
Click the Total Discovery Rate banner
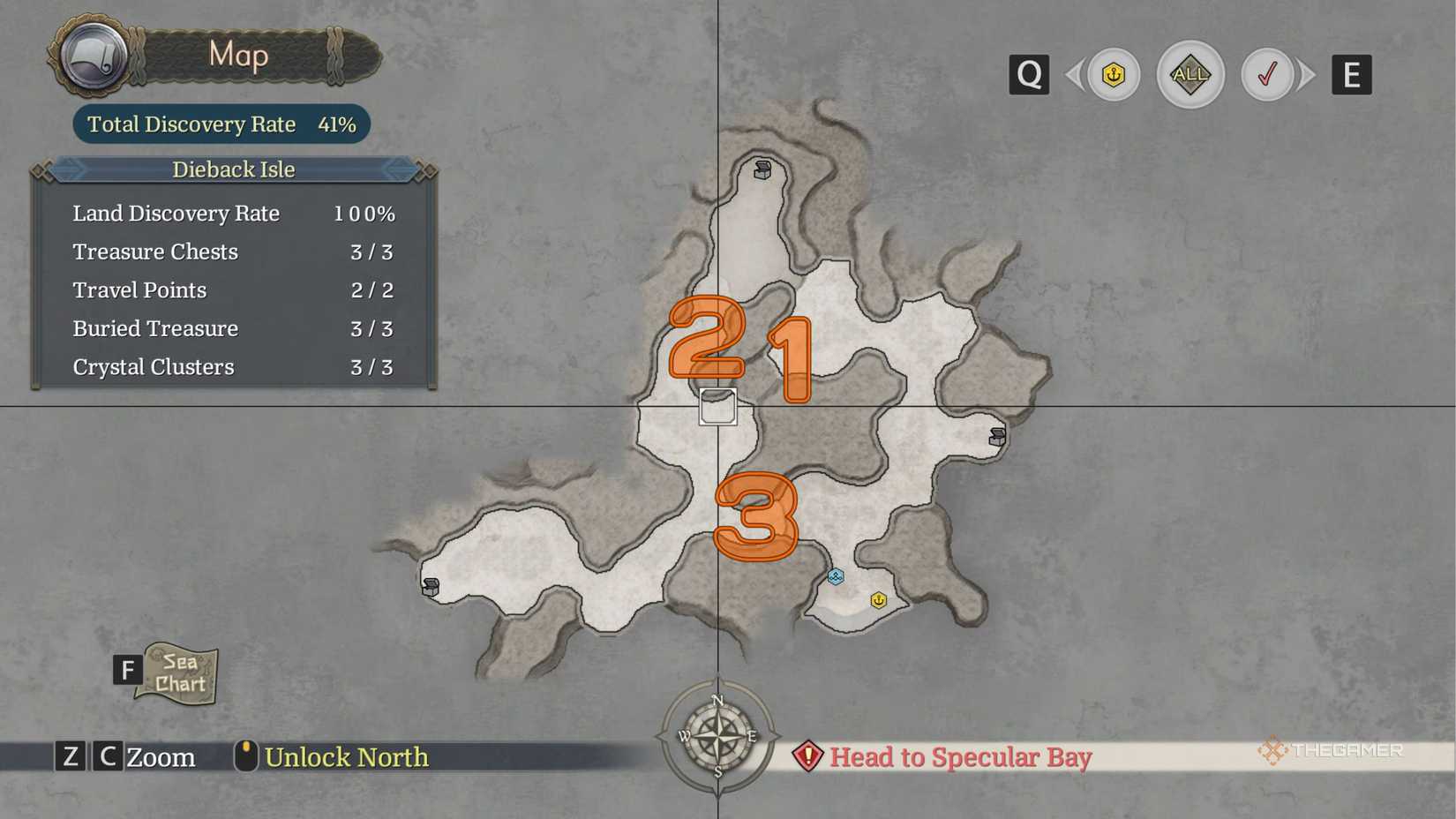(x=220, y=124)
